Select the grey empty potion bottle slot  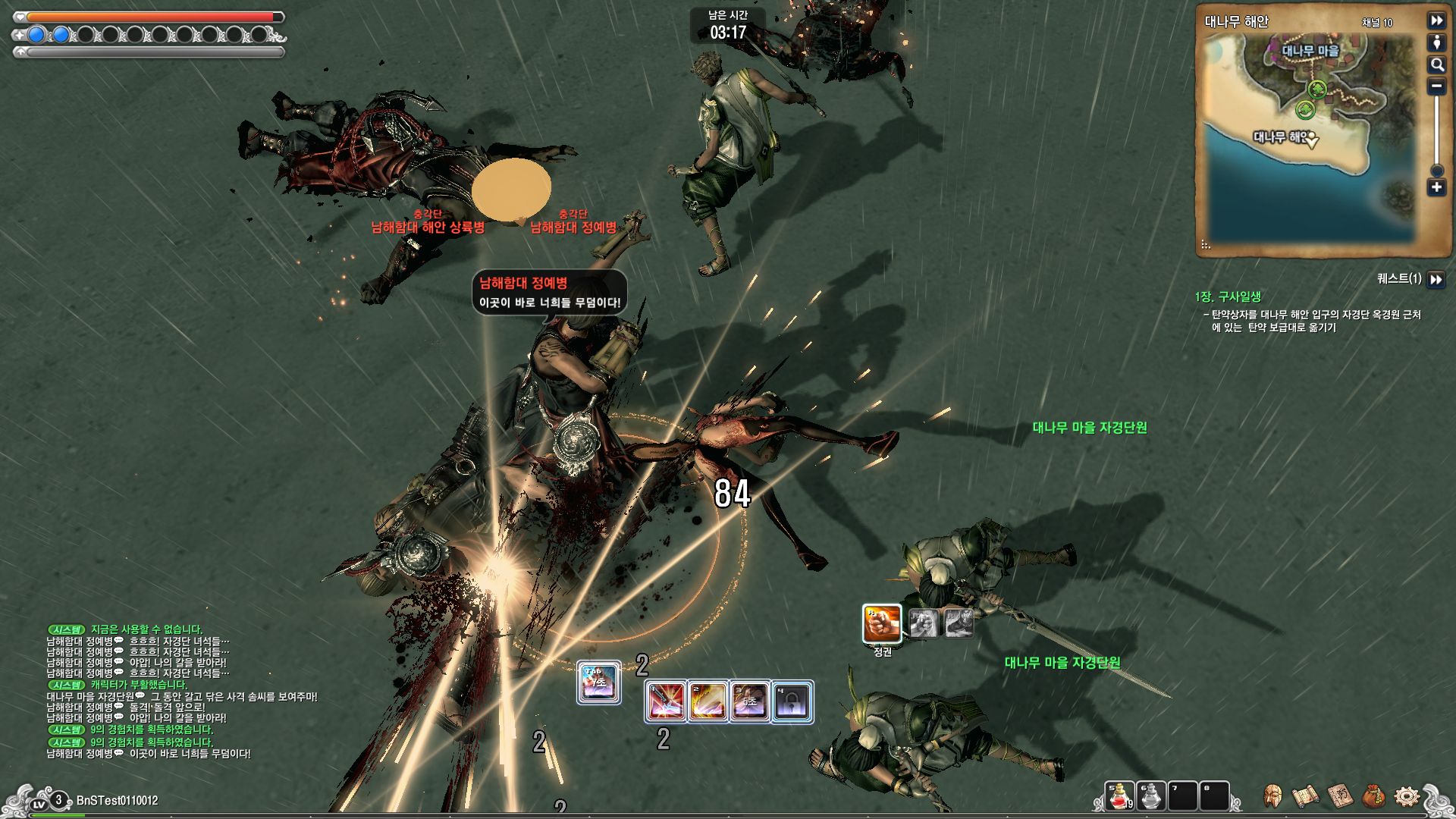[1150, 797]
